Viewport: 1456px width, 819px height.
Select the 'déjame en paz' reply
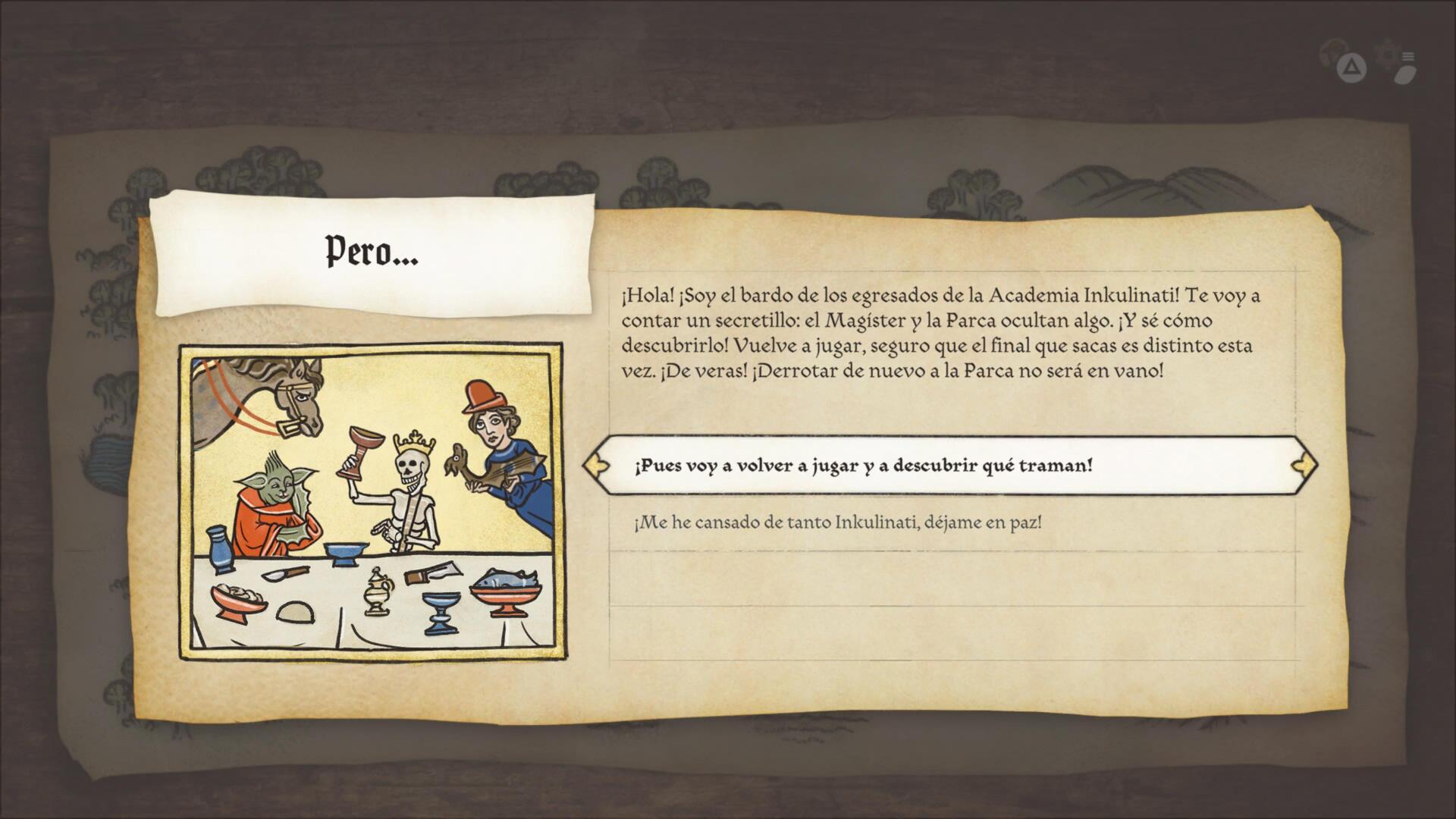click(837, 522)
